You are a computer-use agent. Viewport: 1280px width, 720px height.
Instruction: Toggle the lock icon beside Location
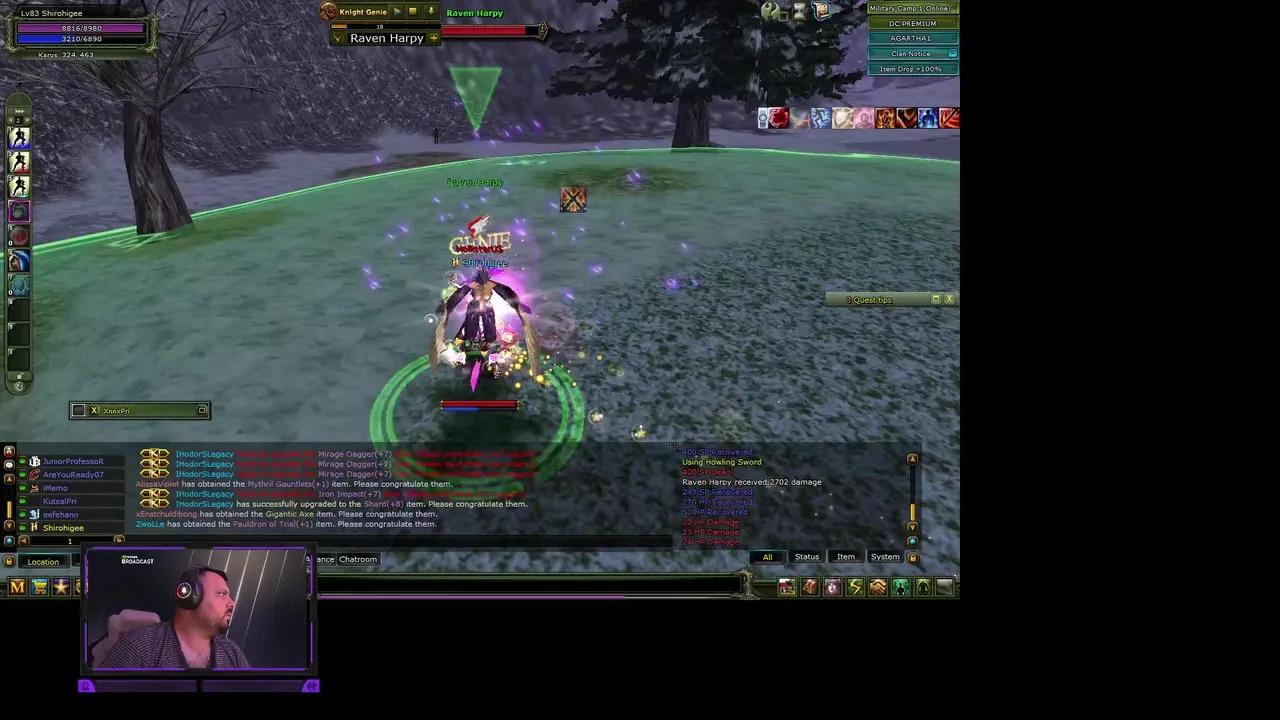[9, 561]
